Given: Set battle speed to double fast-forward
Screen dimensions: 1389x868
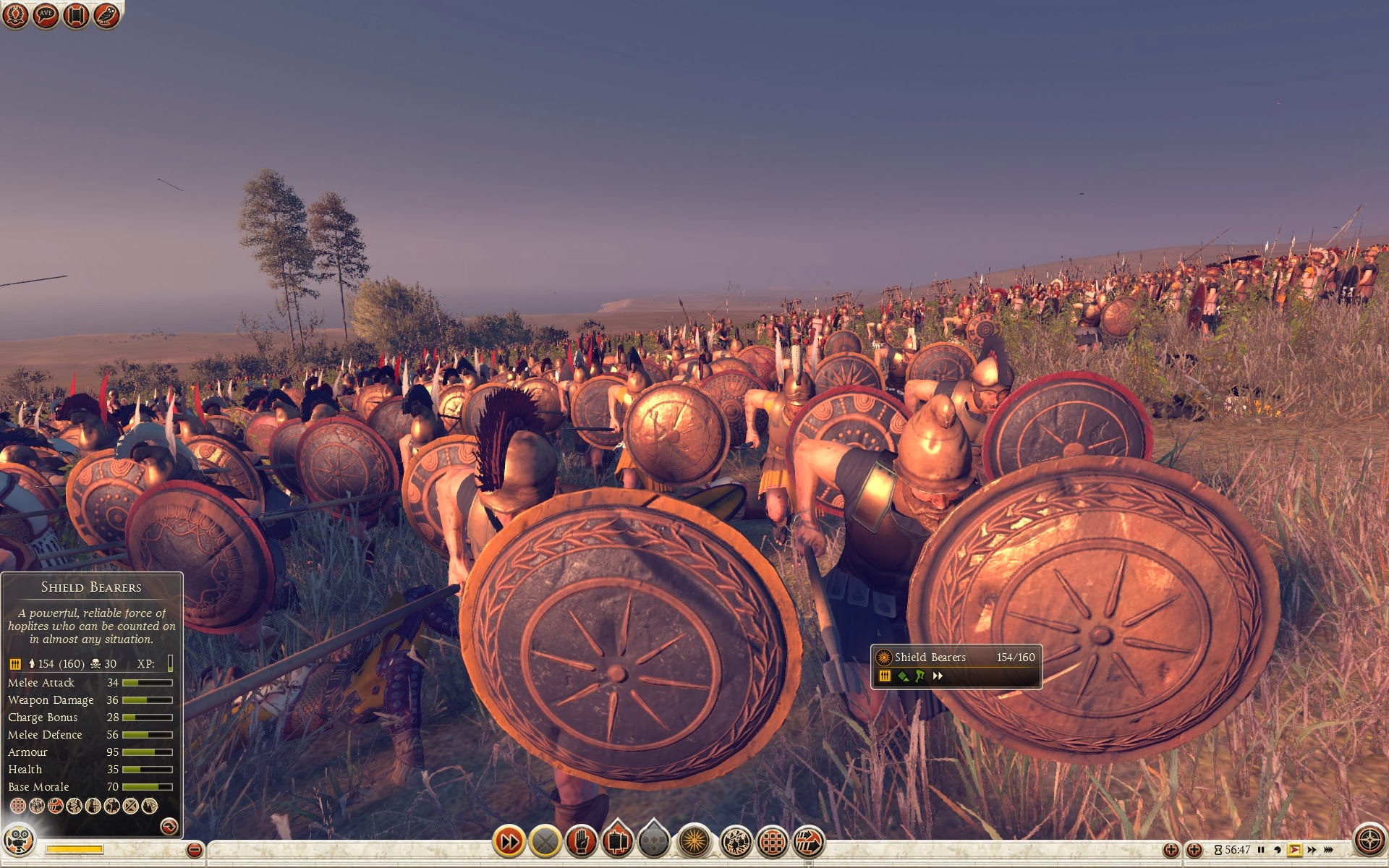Looking at the screenshot, I should 1312,850.
